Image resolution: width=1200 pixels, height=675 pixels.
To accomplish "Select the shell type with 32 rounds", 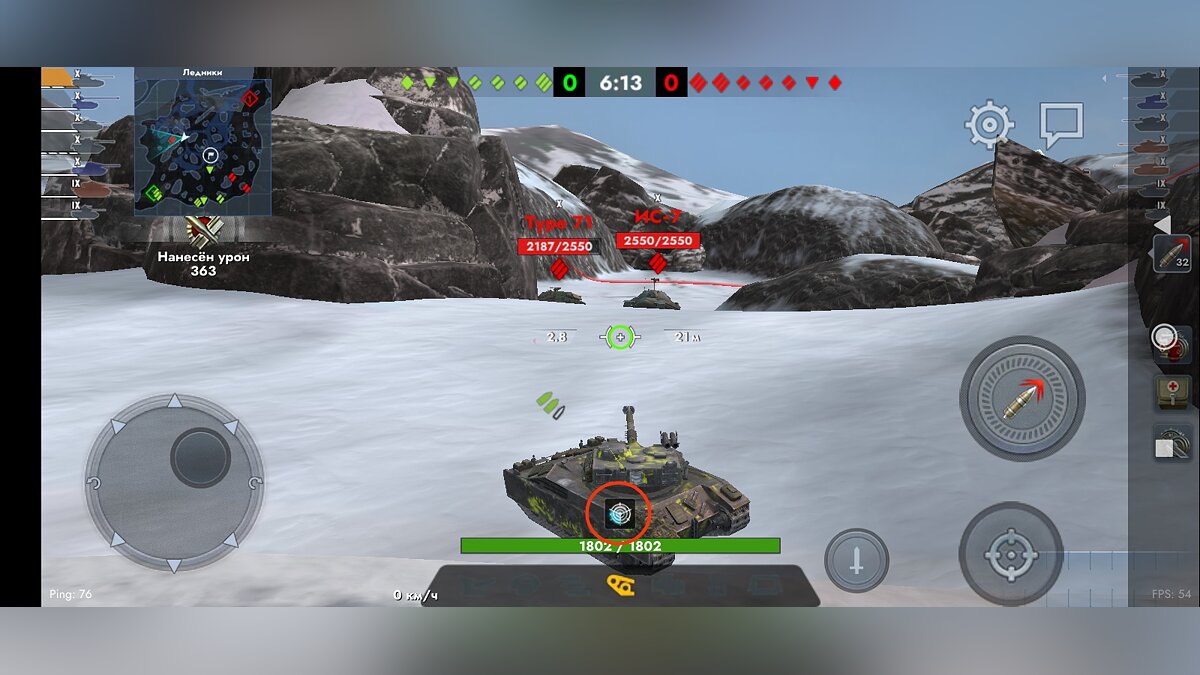I will [1171, 254].
